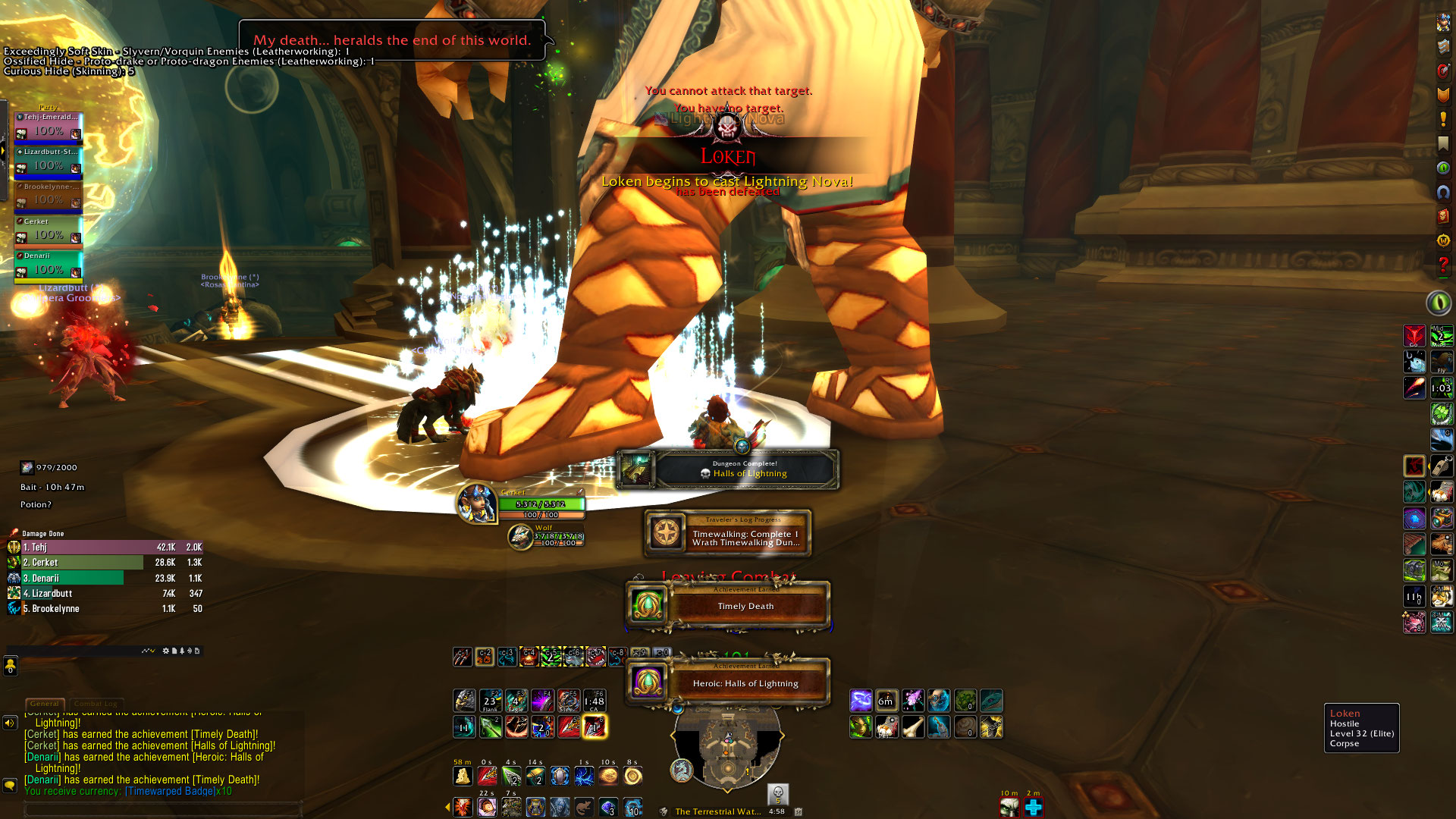Open the character info micro button
Viewport: 1456px width, 819px height.
[x=1443, y=24]
